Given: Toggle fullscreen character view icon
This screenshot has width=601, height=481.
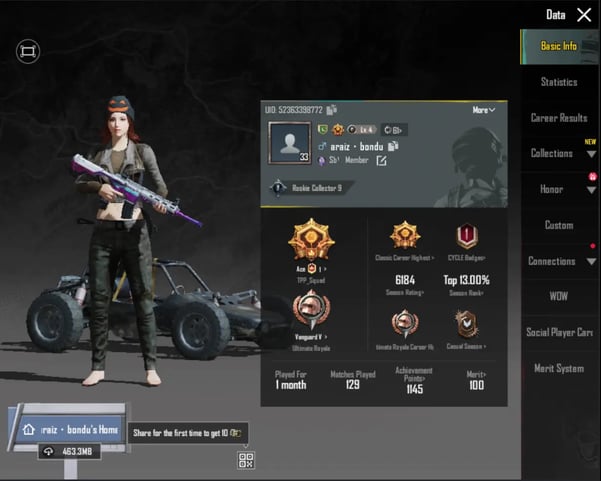Looking at the screenshot, I should coord(28,51).
